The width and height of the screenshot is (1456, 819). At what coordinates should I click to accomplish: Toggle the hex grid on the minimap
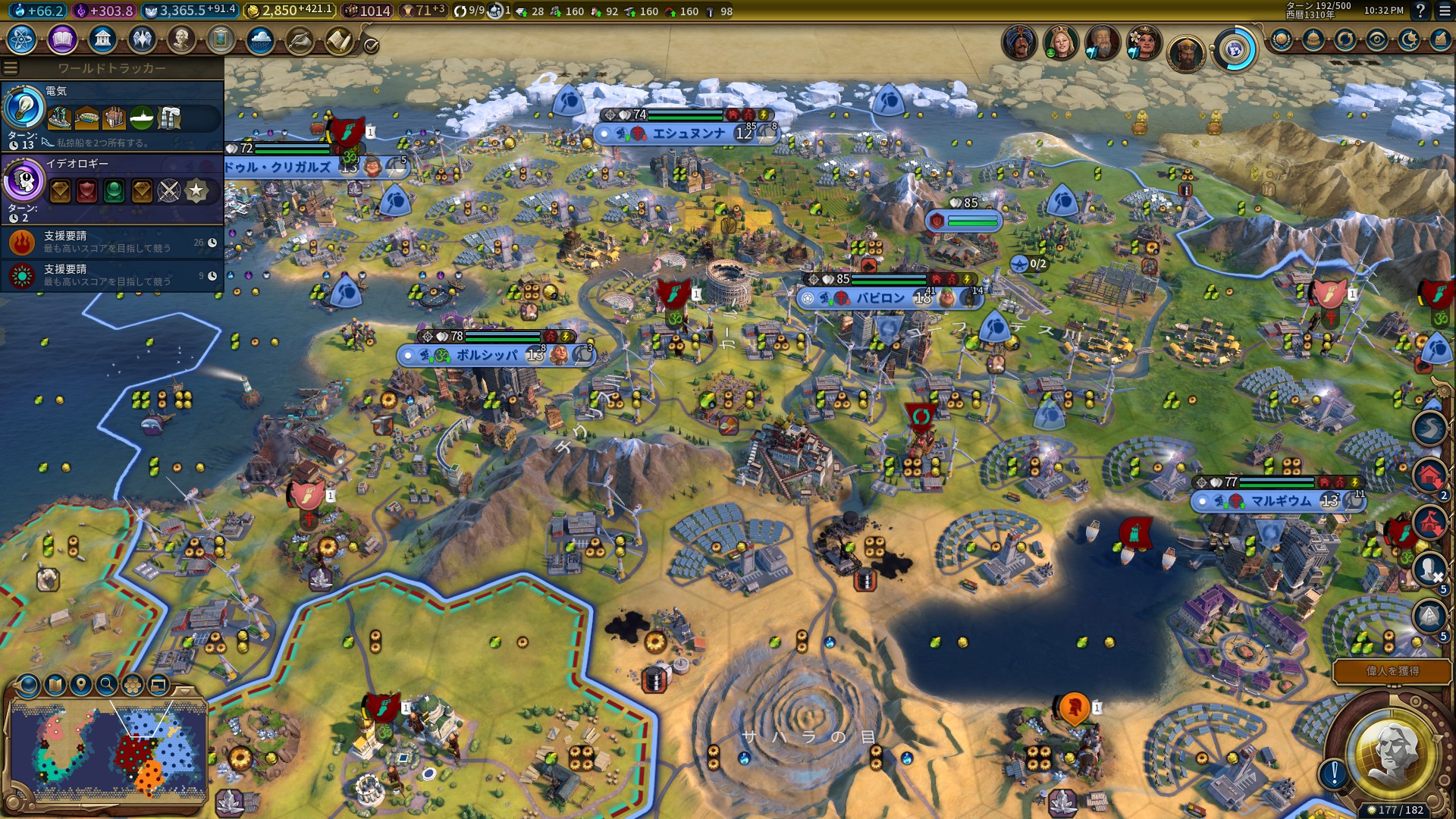tap(132, 686)
